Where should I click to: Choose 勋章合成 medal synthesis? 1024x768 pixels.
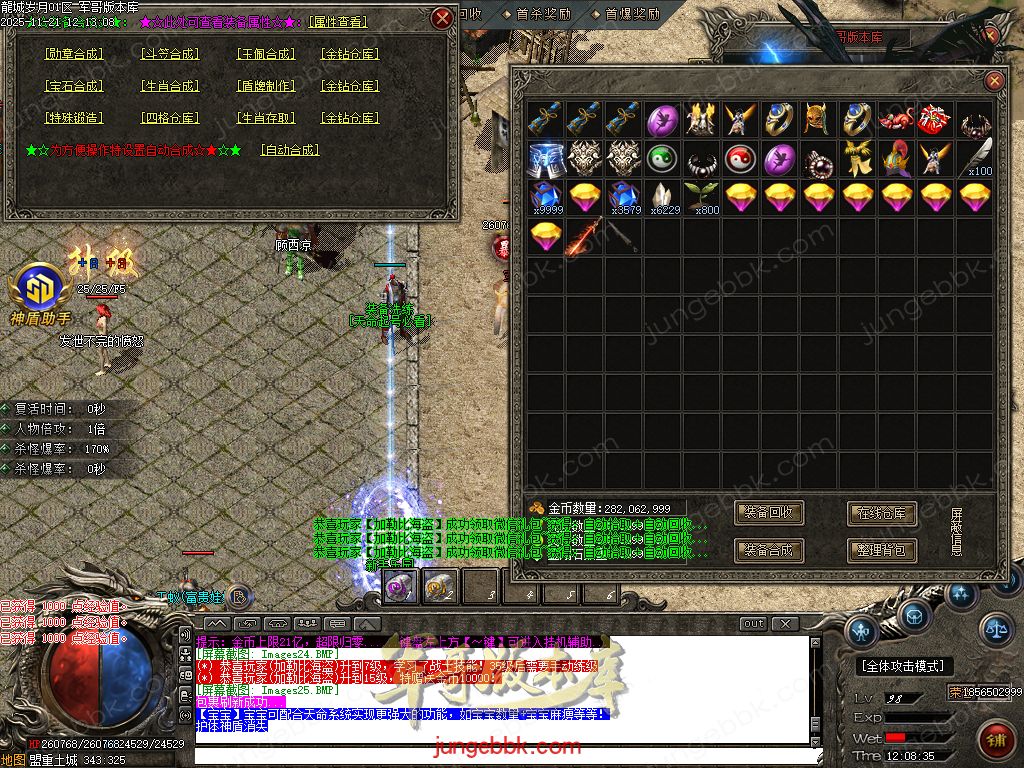point(75,54)
